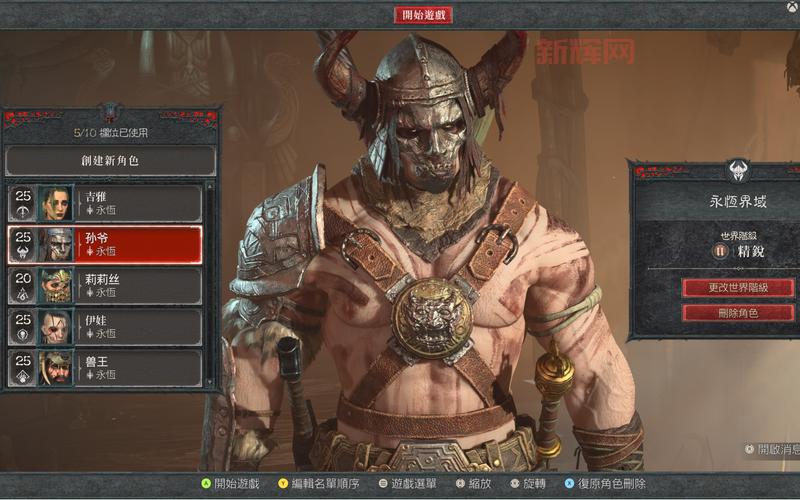Viewport: 800px width, 500px height.
Task: Select the character 吉雅
Action: click(x=105, y=203)
